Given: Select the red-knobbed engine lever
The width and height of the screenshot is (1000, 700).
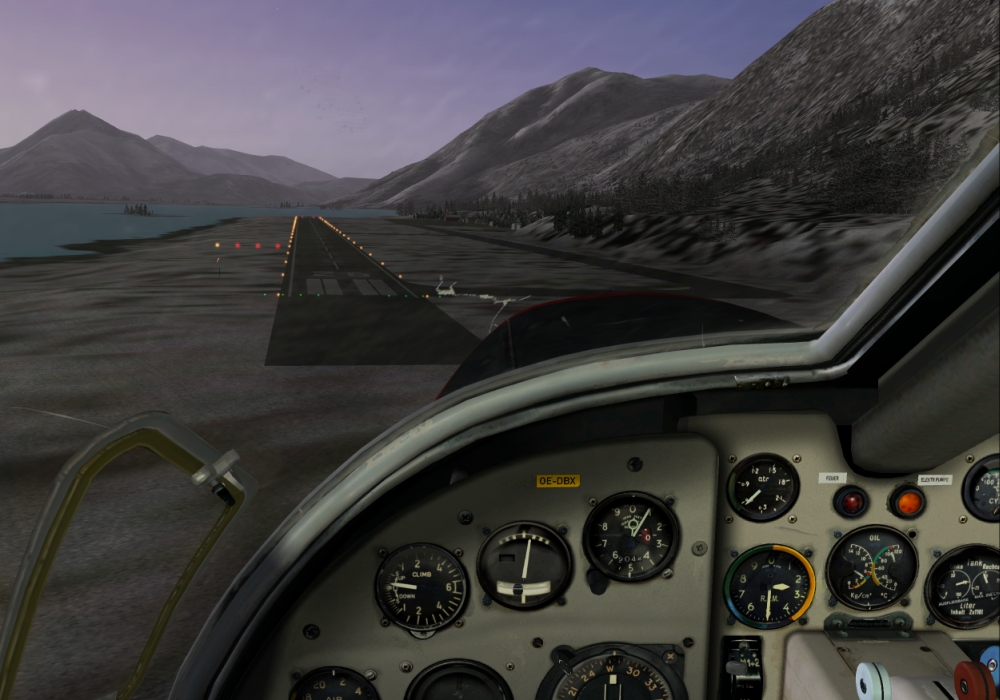Looking at the screenshot, I should [972, 680].
